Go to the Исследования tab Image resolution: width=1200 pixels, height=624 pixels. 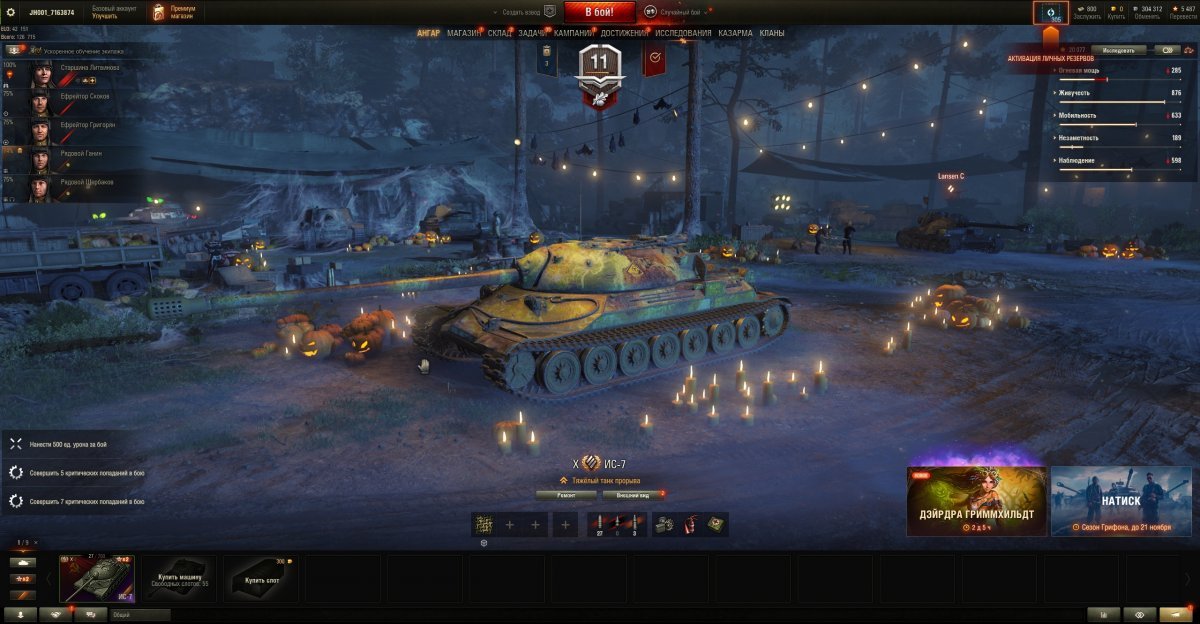click(x=683, y=33)
